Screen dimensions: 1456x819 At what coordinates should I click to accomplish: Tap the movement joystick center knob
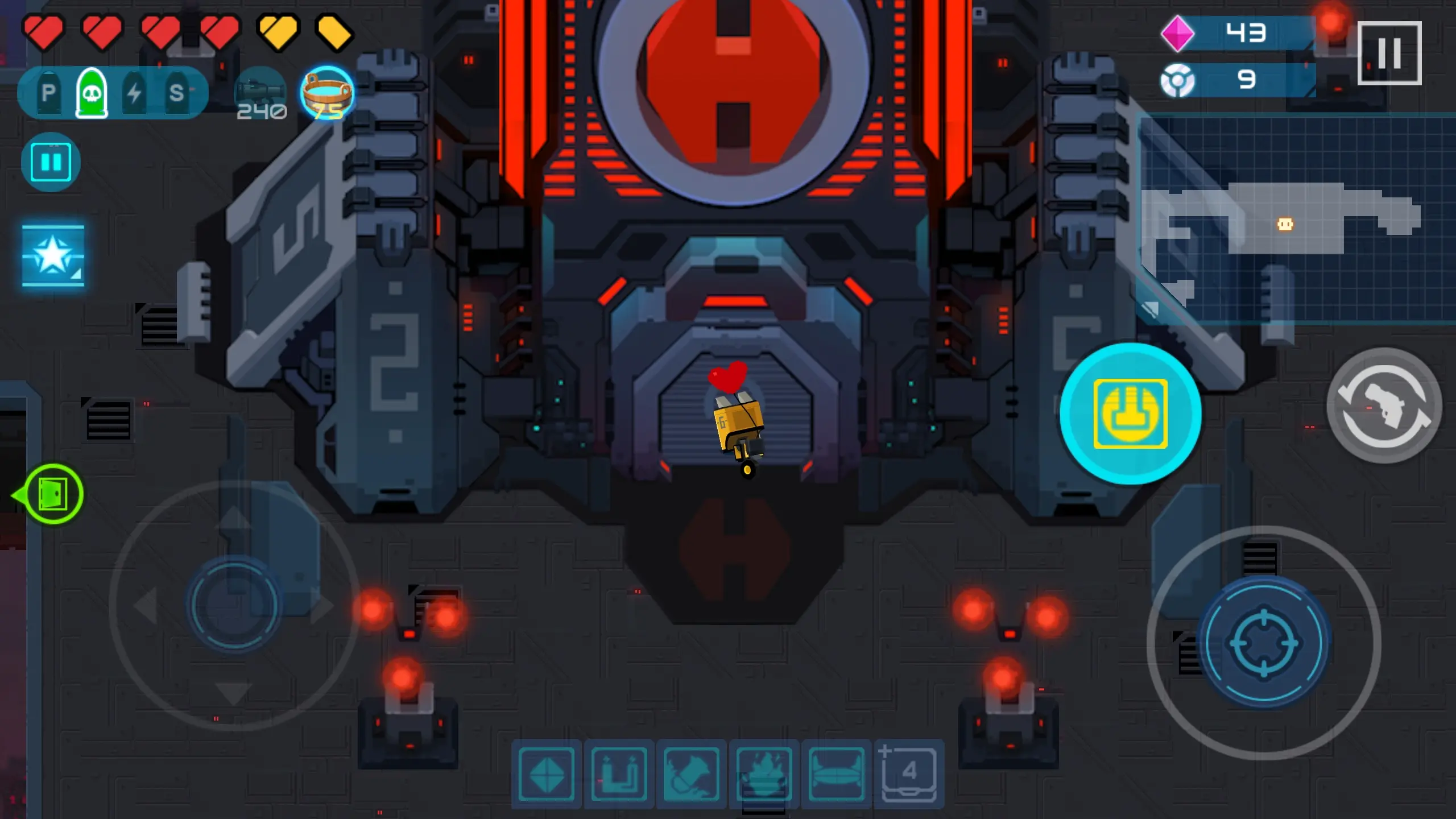[234, 605]
